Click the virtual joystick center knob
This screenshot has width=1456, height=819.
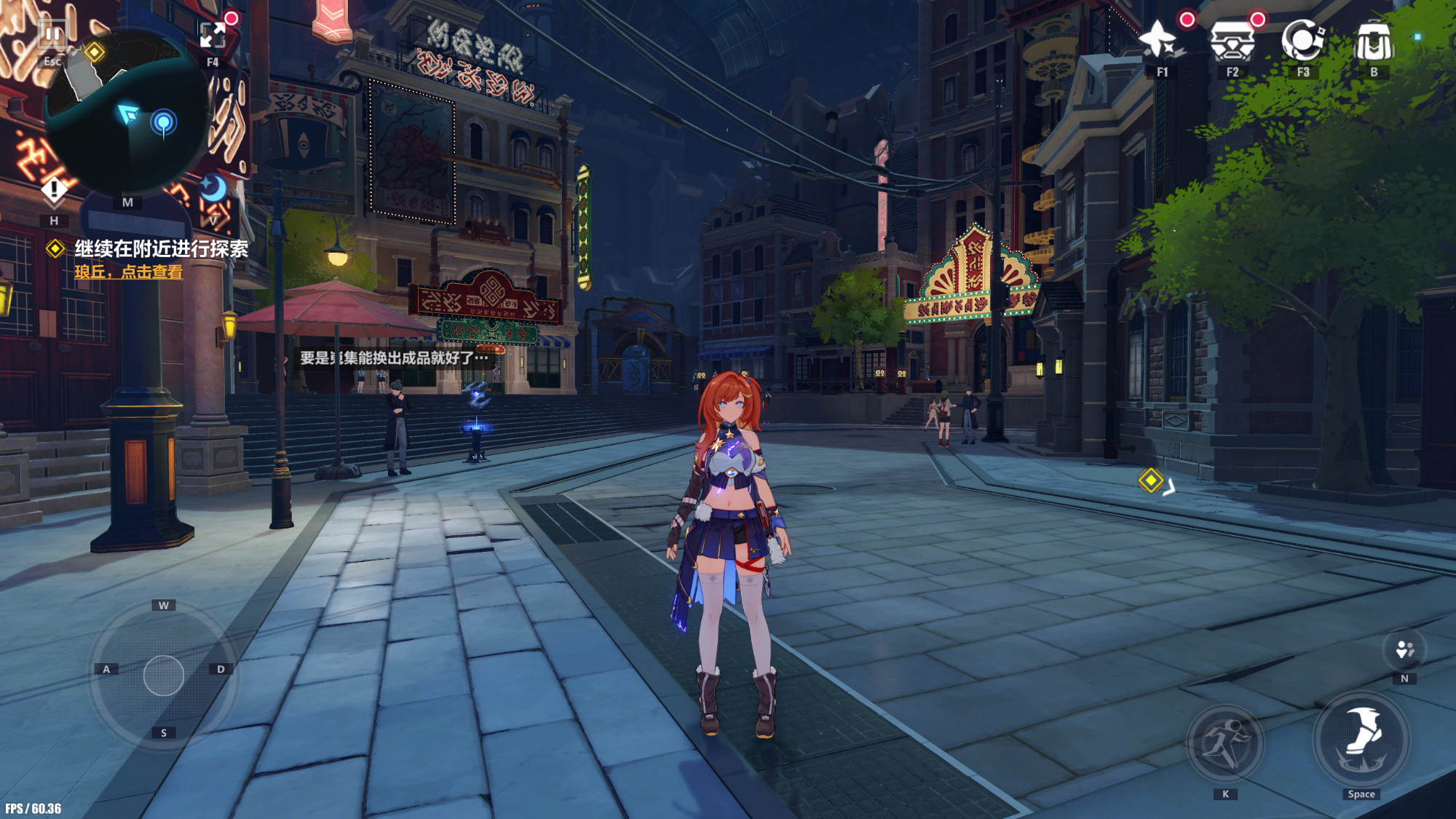(x=164, y=676)
